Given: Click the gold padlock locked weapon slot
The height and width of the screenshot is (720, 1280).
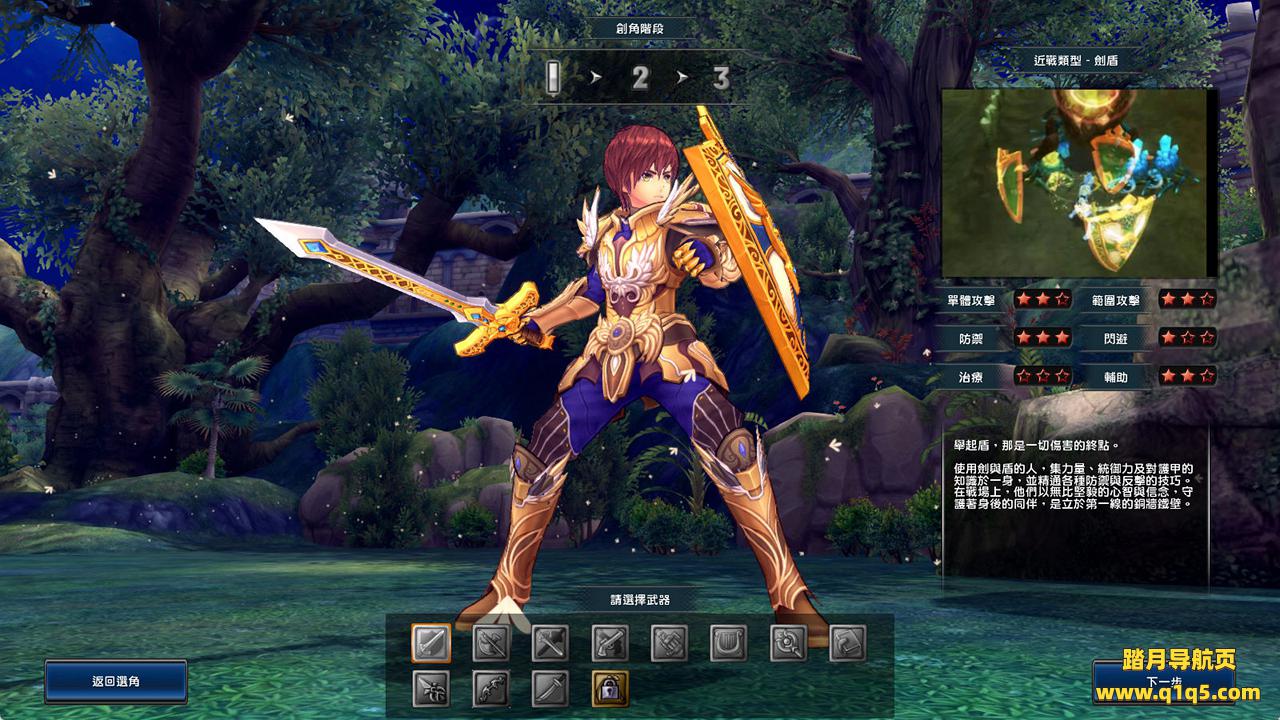Looking at the screenshot, I should click(610, 688).
